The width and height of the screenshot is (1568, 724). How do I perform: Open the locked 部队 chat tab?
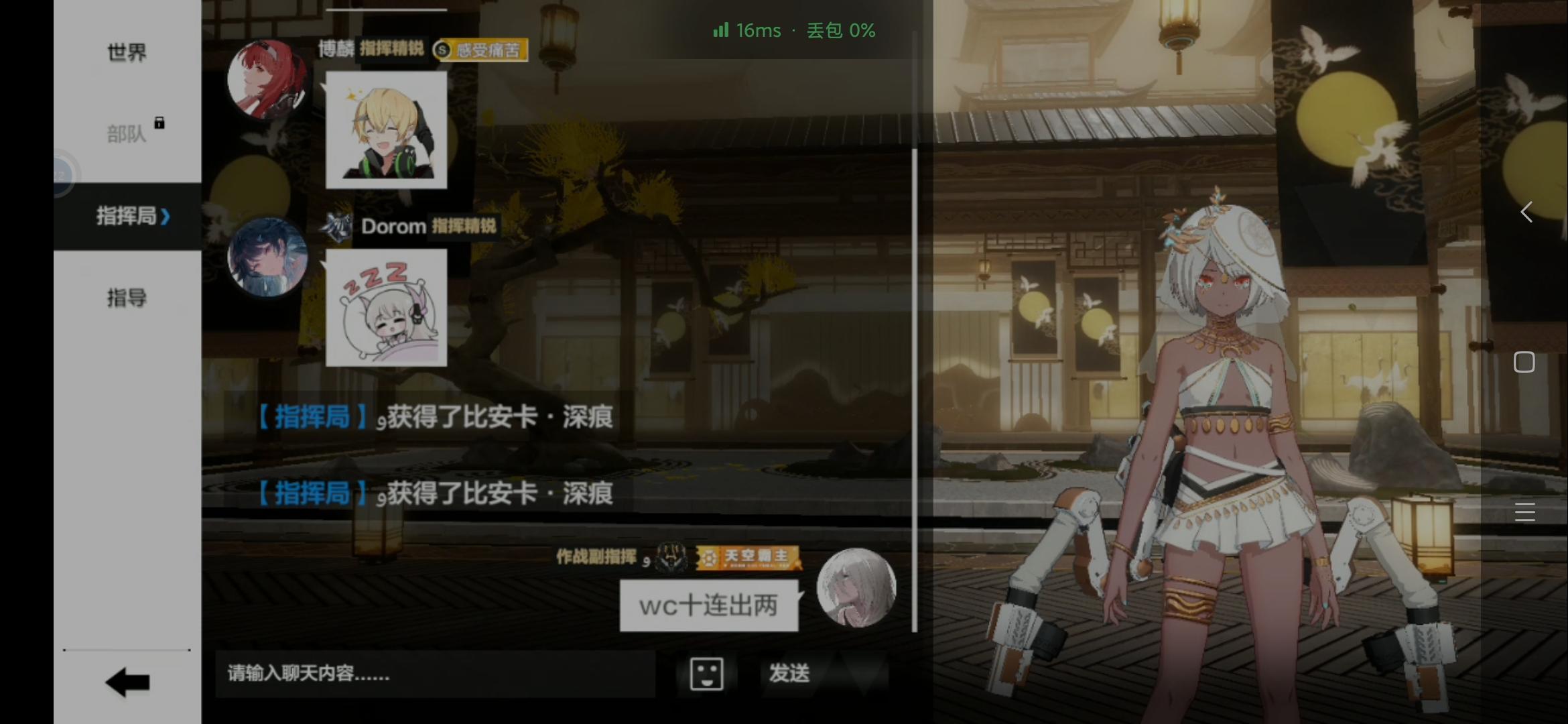point(126,133)
